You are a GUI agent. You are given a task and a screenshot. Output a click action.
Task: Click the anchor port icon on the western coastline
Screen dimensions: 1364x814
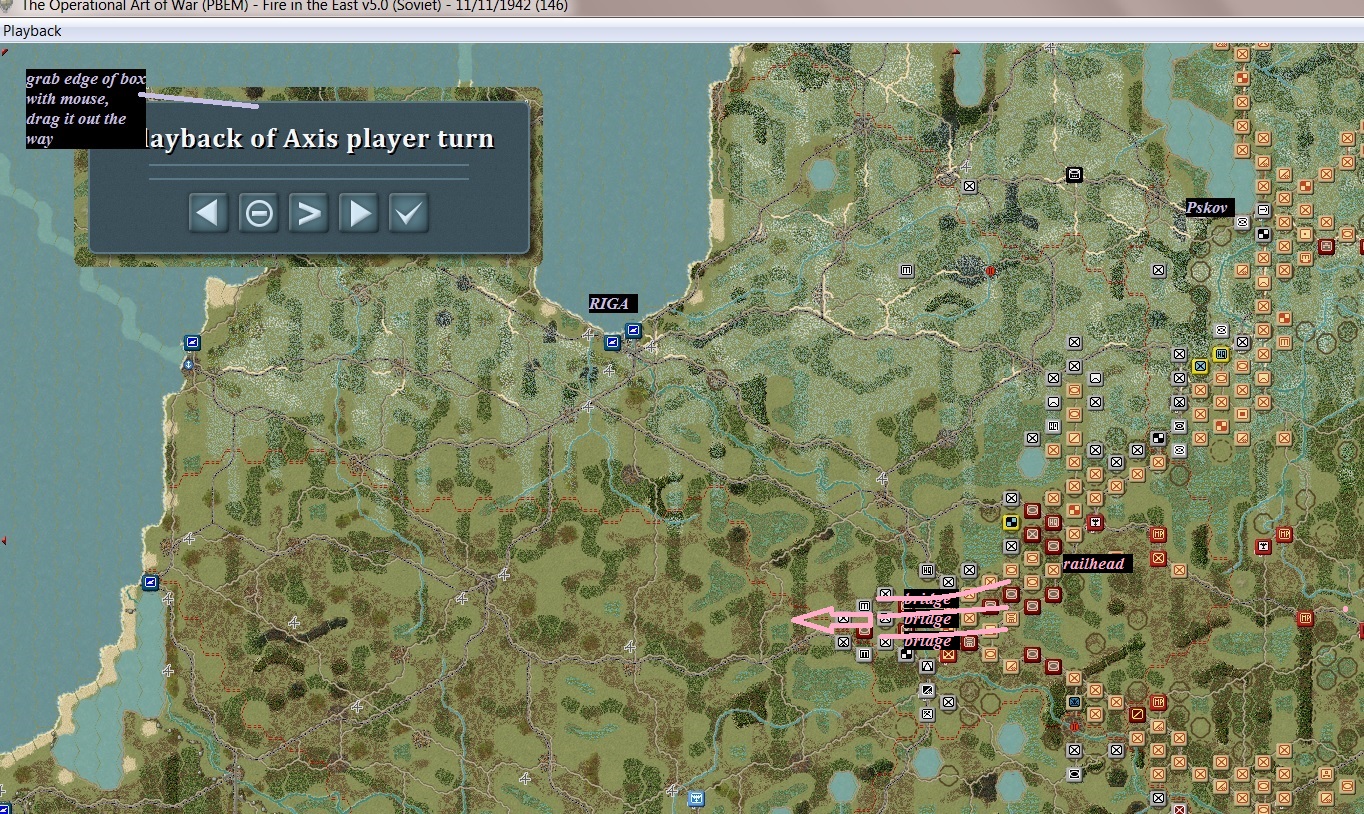click(189, 364)
